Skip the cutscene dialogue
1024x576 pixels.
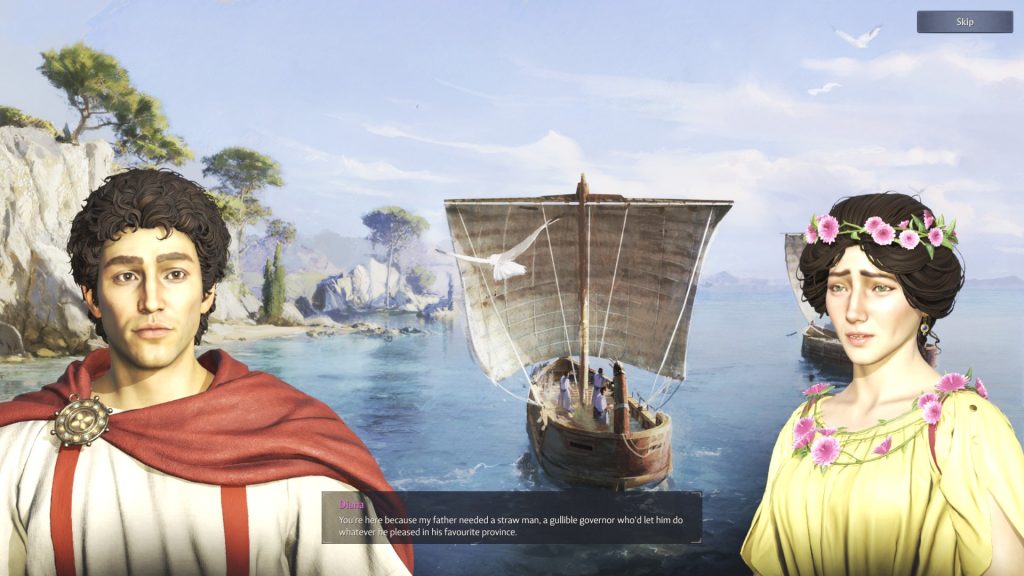pos(964,22)
